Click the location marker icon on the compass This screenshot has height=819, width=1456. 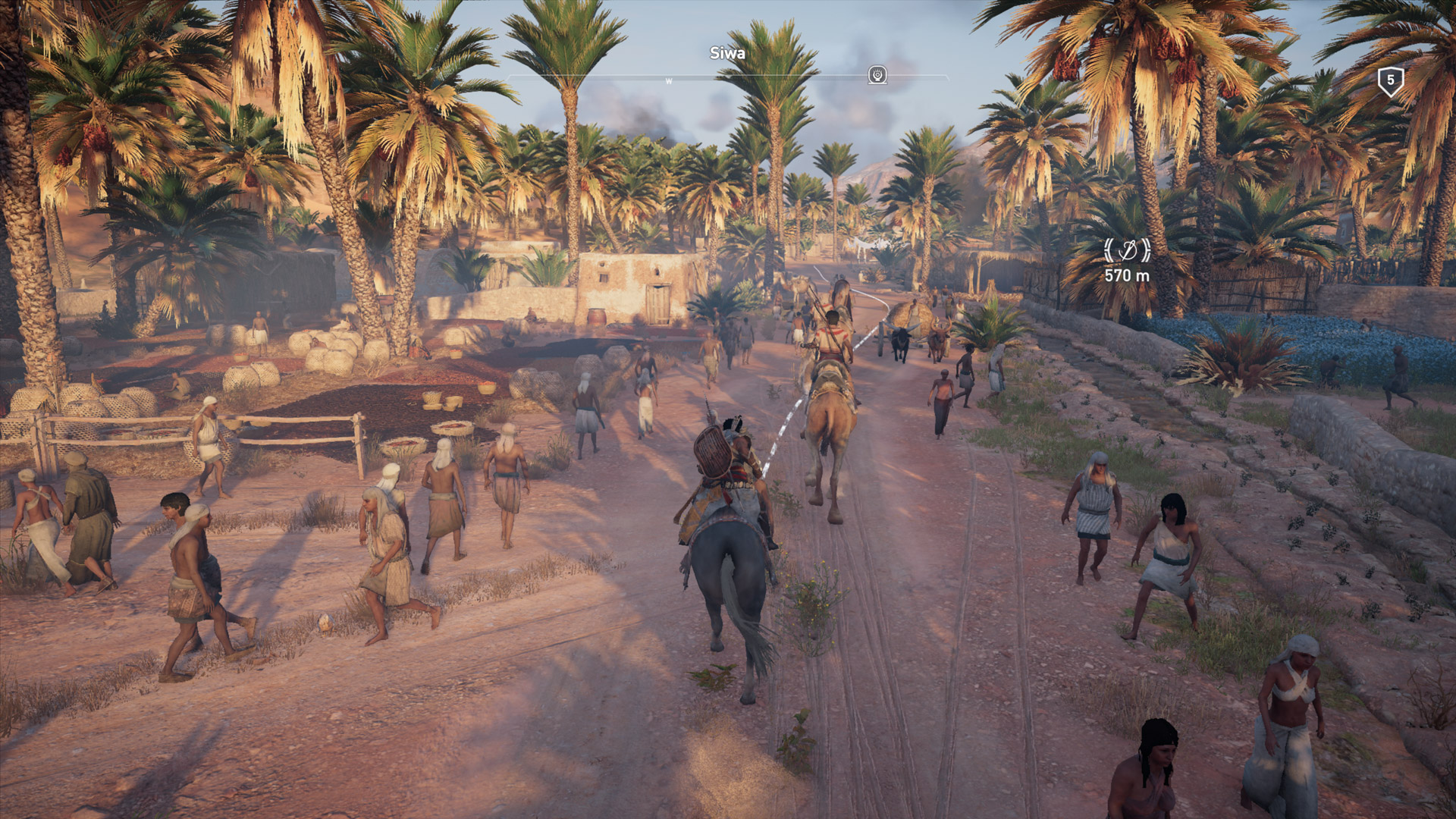877,75
